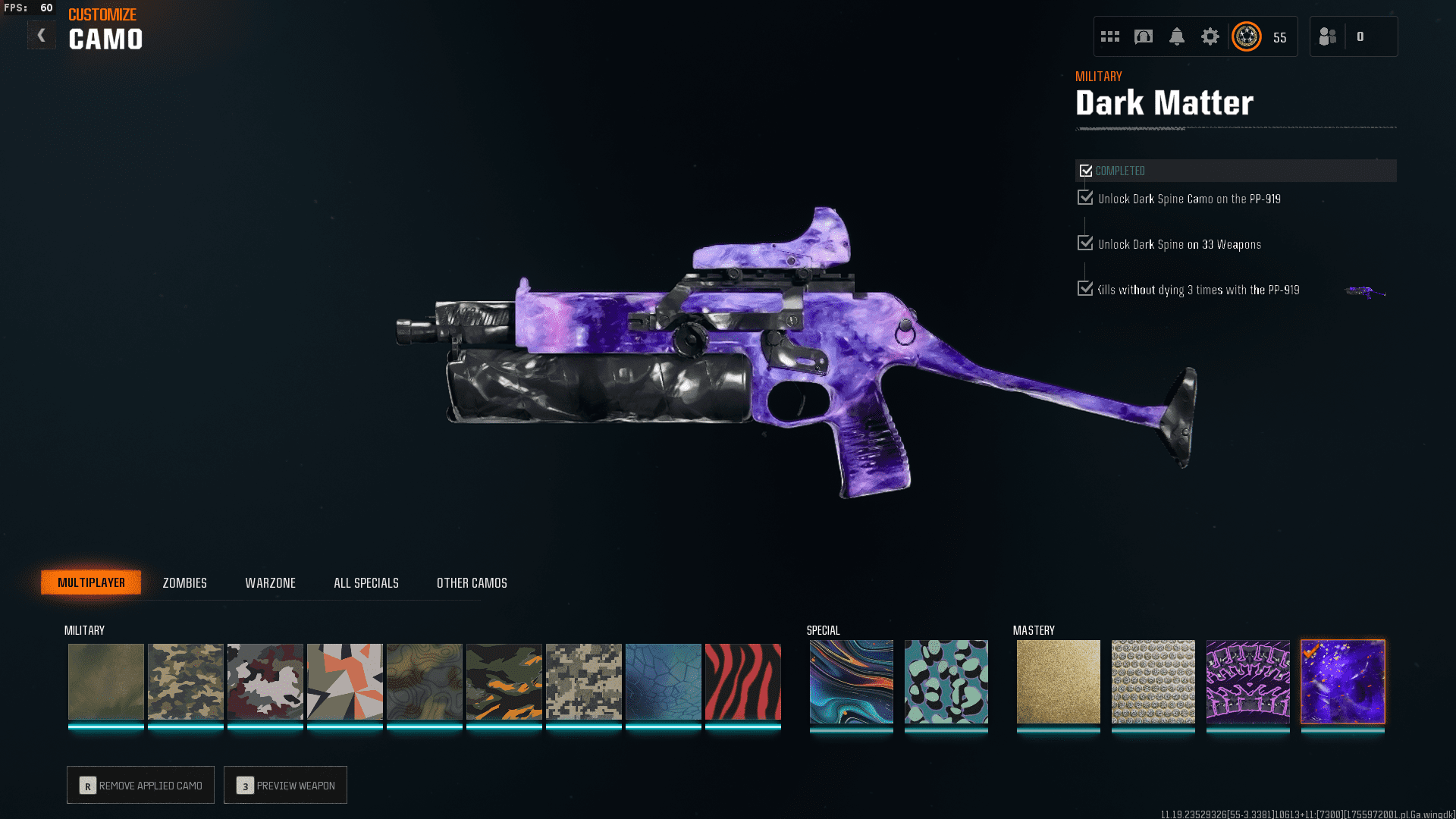The width and height of the screenshot is (1456, 819).
Task: Show the All Specials tab
Action: tap(366, 582)
